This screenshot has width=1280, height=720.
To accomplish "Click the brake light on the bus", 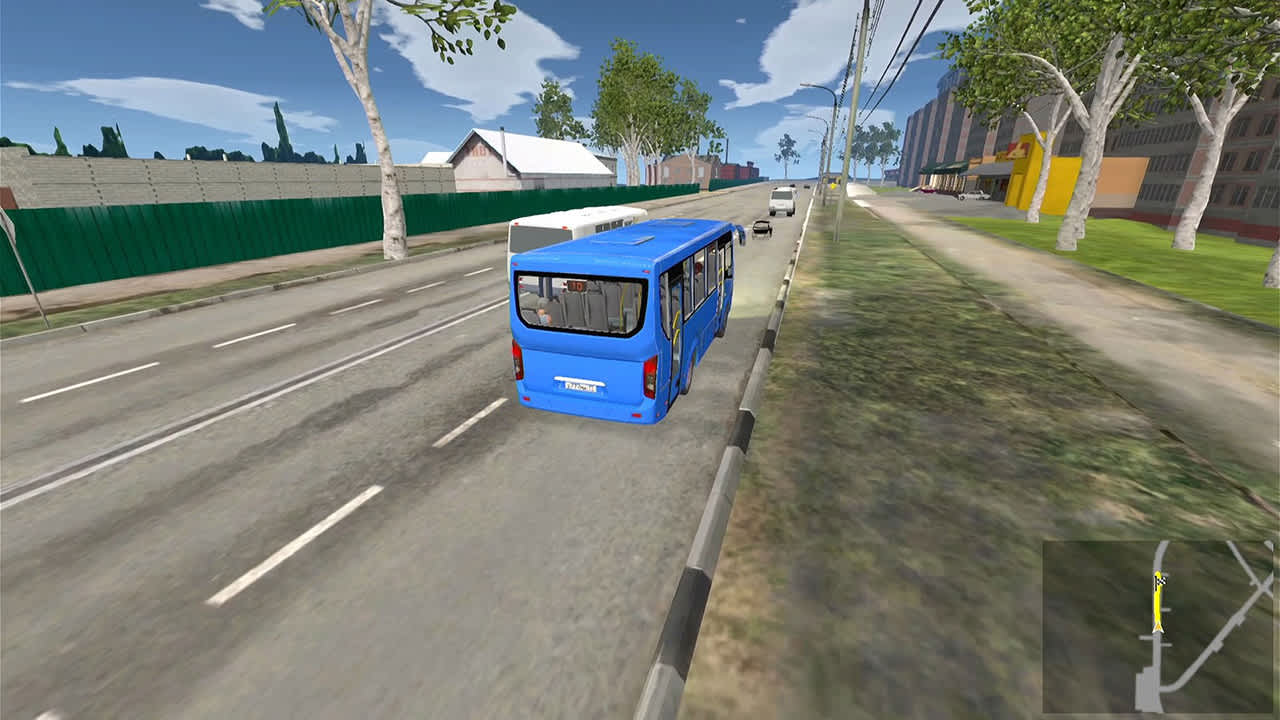I will (518, 360).
